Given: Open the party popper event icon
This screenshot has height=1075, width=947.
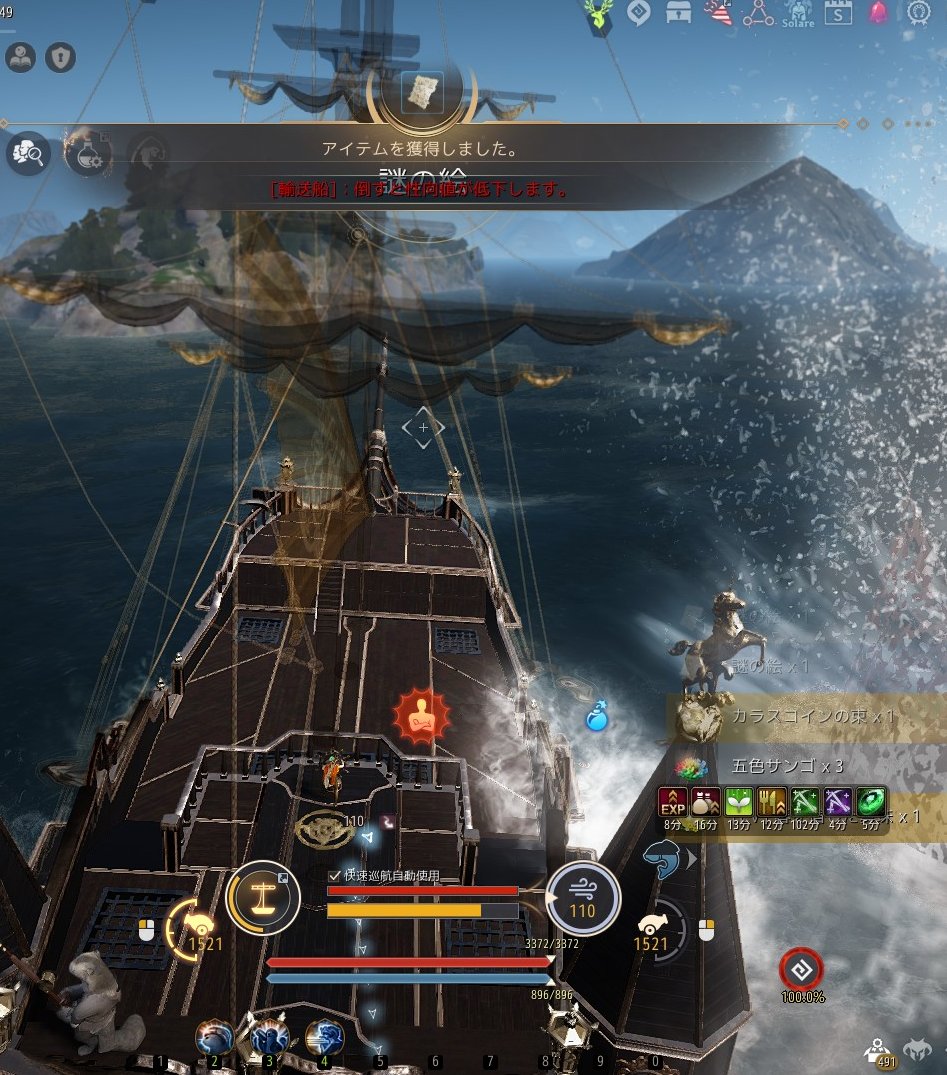Looking at the screenshot, I should point(718,13).
